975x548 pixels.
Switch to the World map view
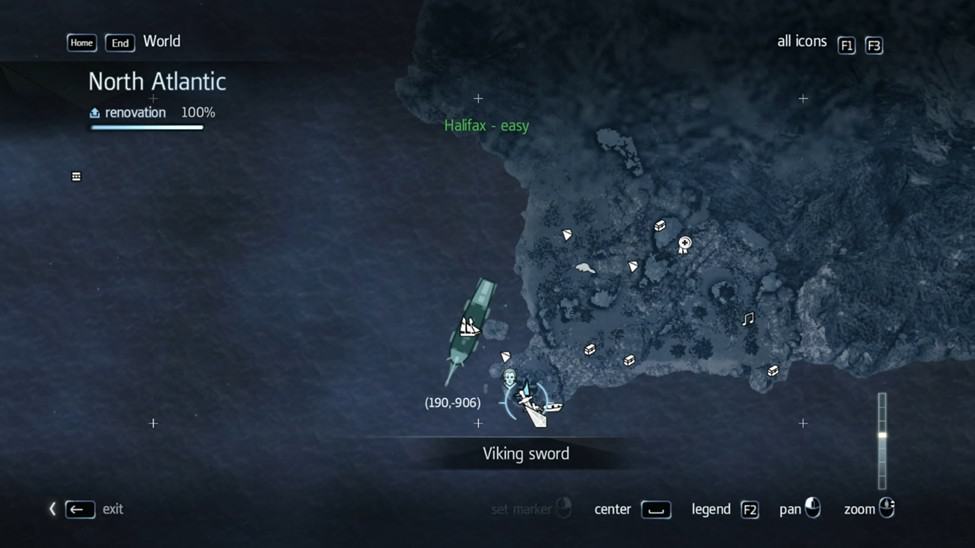click(161, 42)
